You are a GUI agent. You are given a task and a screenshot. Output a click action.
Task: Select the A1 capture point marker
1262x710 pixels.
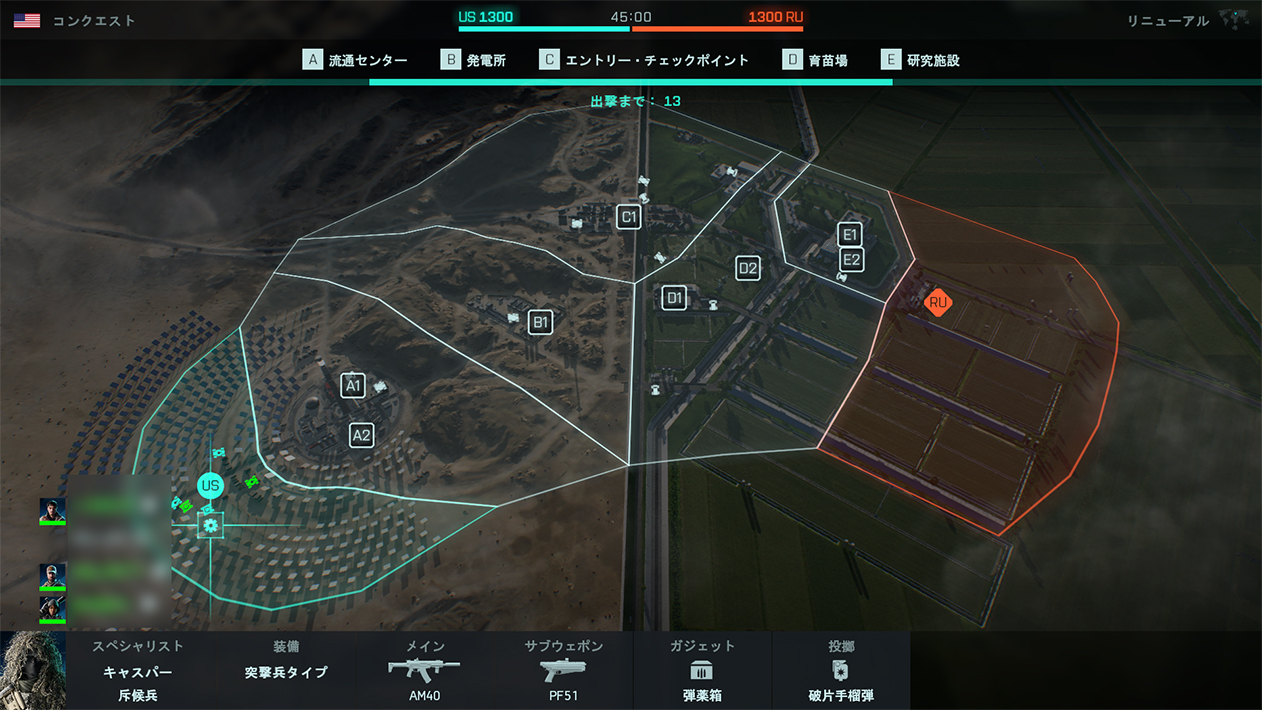click(x=353, y=385)
